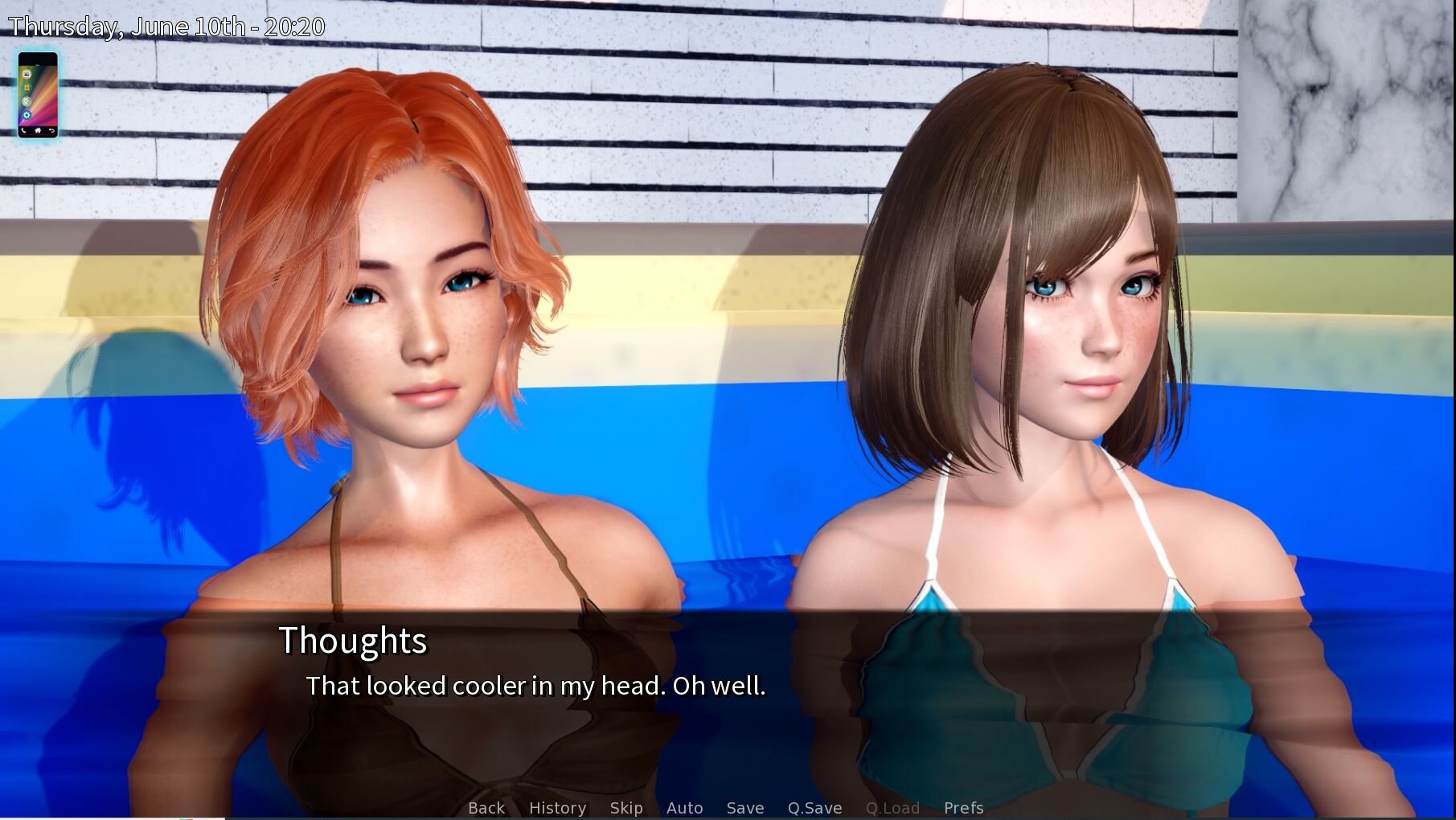Open the Save menu
Screen dimensions: 1456x820
coord(744,808)
